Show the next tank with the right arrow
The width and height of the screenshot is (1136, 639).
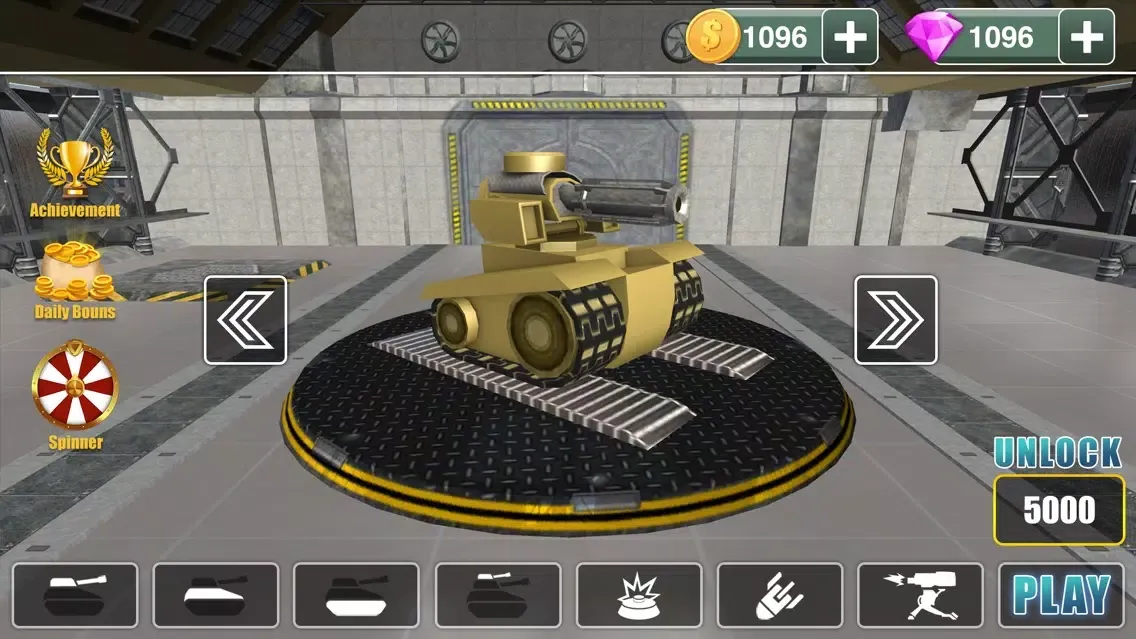tap(895, 320)
